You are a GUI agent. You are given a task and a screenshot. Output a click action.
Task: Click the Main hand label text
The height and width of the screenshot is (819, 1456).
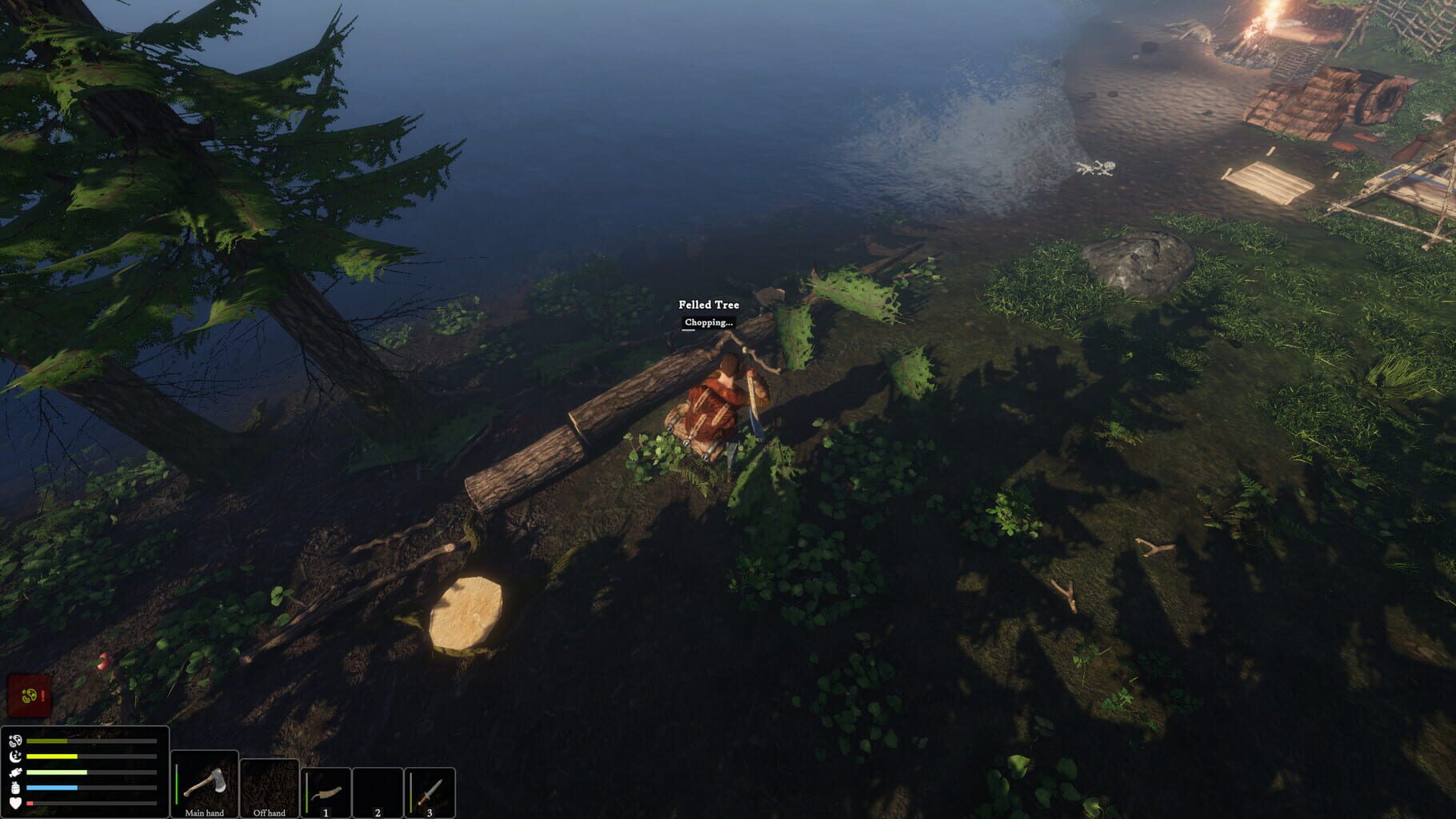click(206, 812)
